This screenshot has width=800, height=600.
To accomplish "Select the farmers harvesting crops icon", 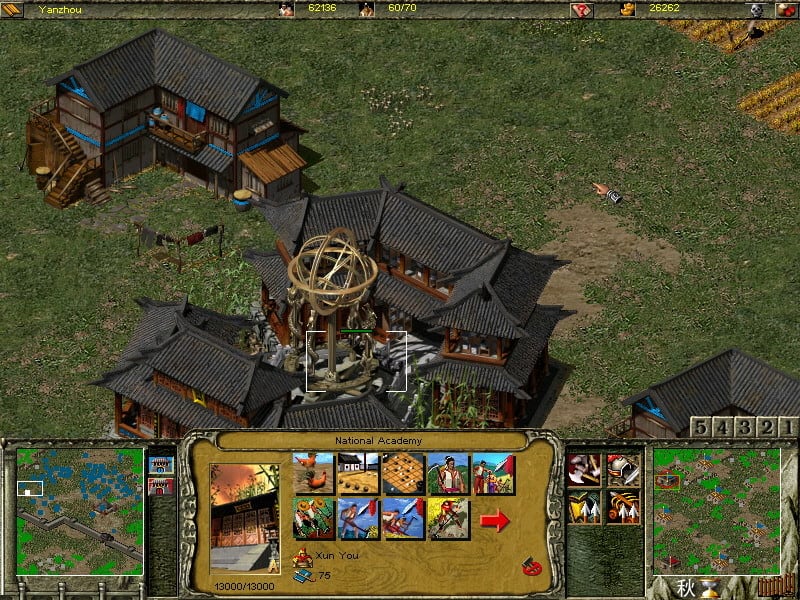I will coord(313,520).
